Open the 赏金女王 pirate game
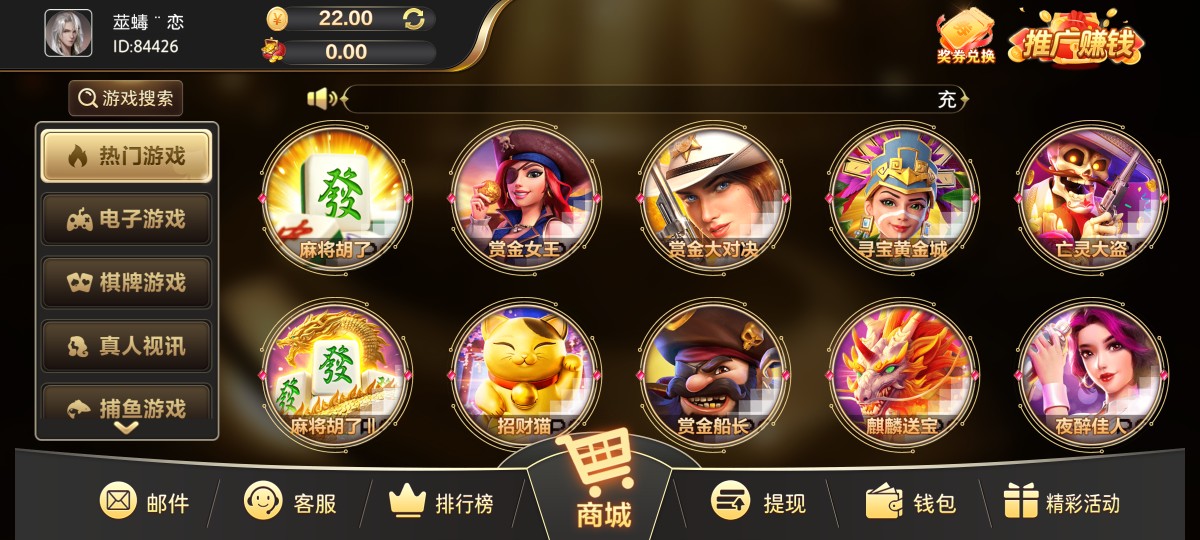 tap(524, 197)
